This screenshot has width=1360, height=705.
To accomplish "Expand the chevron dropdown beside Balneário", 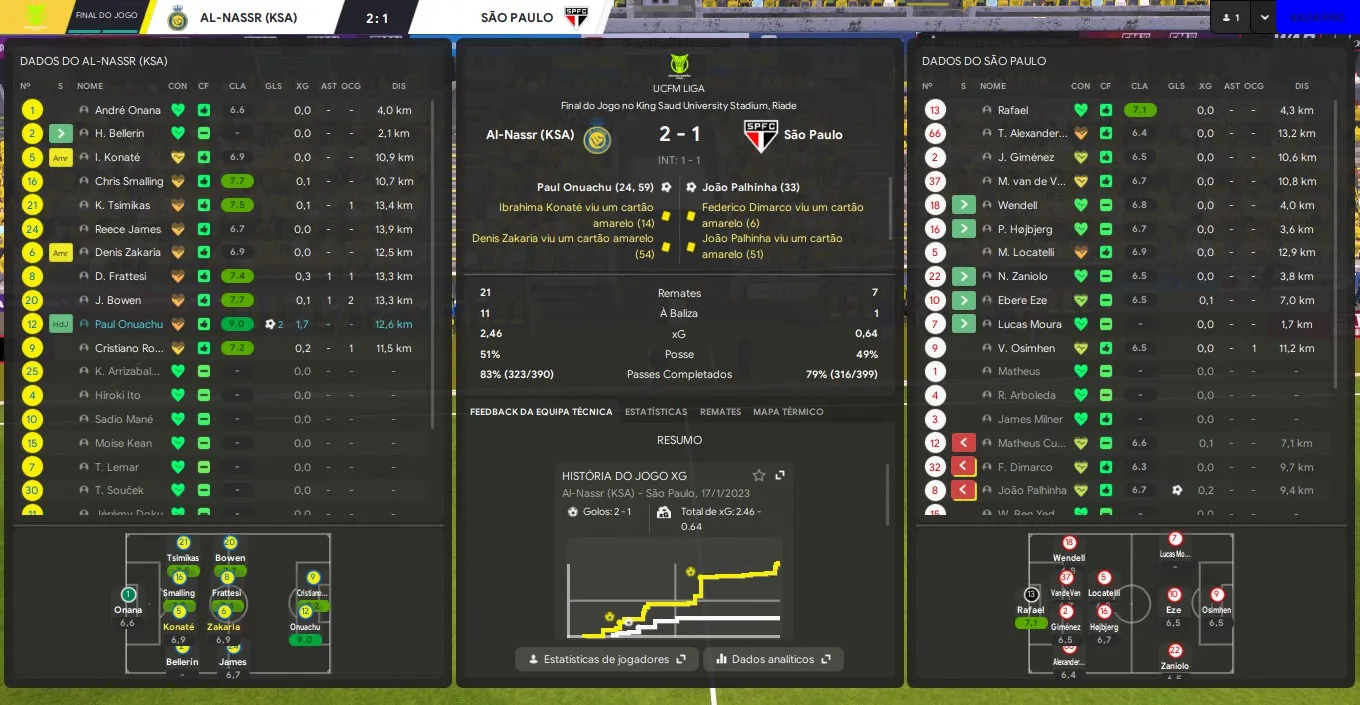I will pos(1265,17).
